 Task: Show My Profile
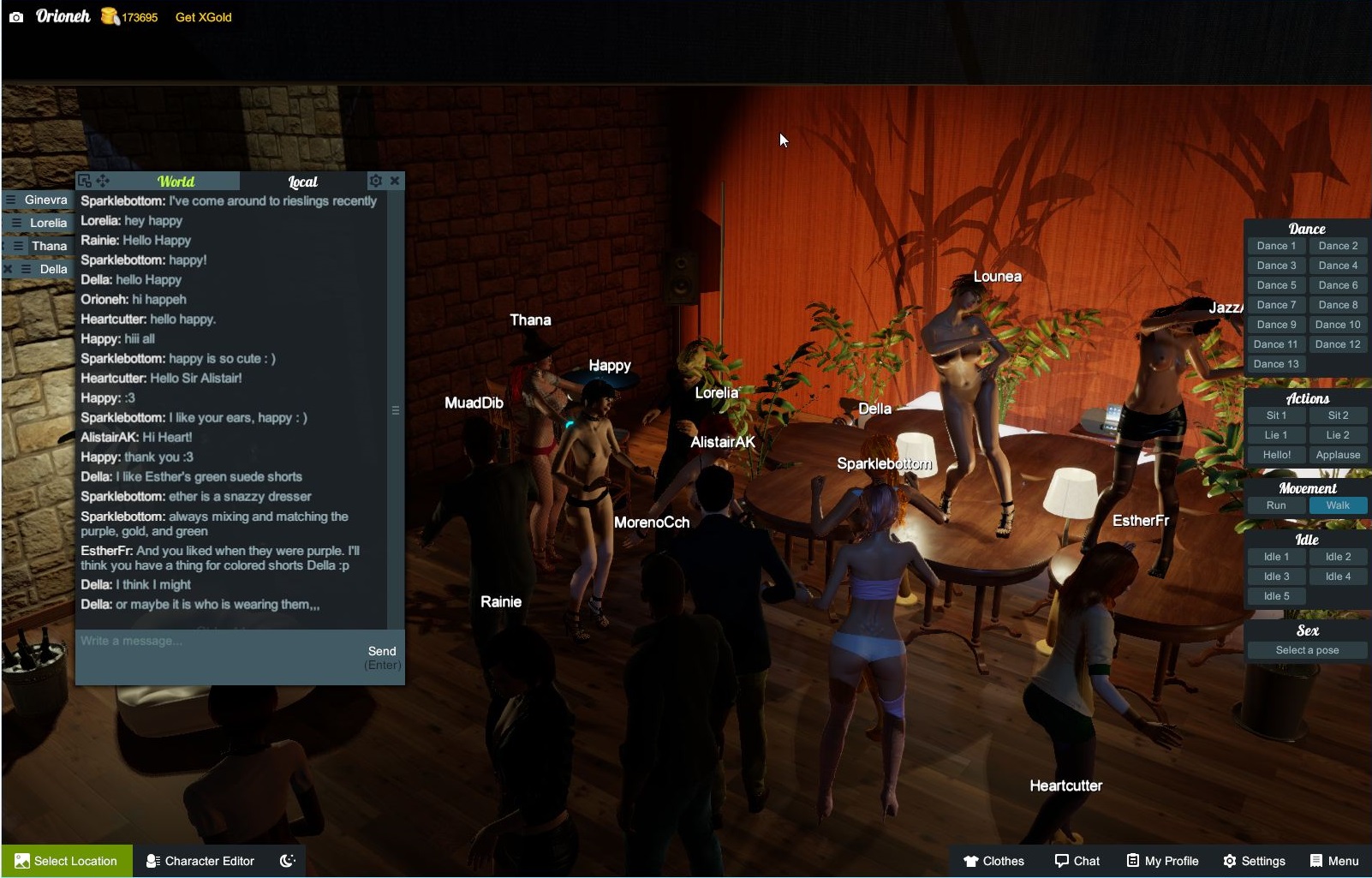pos(1162,861)
